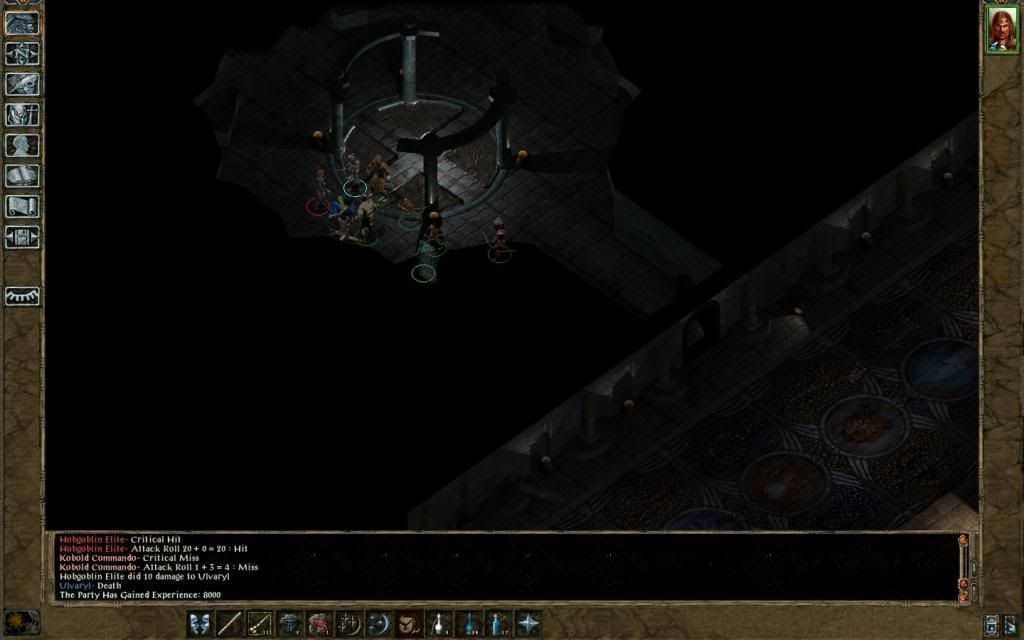Open special abilities with the star icon
Image resolution: width=1024 pixels, height=640 pixels.
(x=528, y=624)
